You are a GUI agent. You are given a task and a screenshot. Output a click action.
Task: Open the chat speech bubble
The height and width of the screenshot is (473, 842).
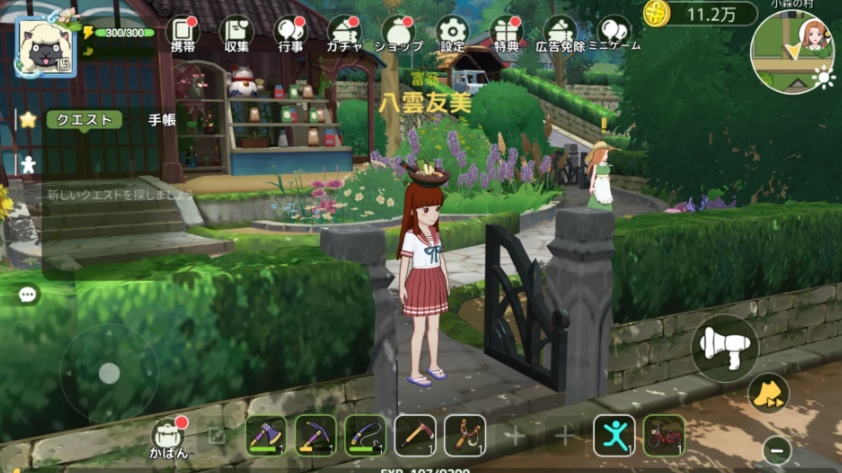click(x=27, y=295)
